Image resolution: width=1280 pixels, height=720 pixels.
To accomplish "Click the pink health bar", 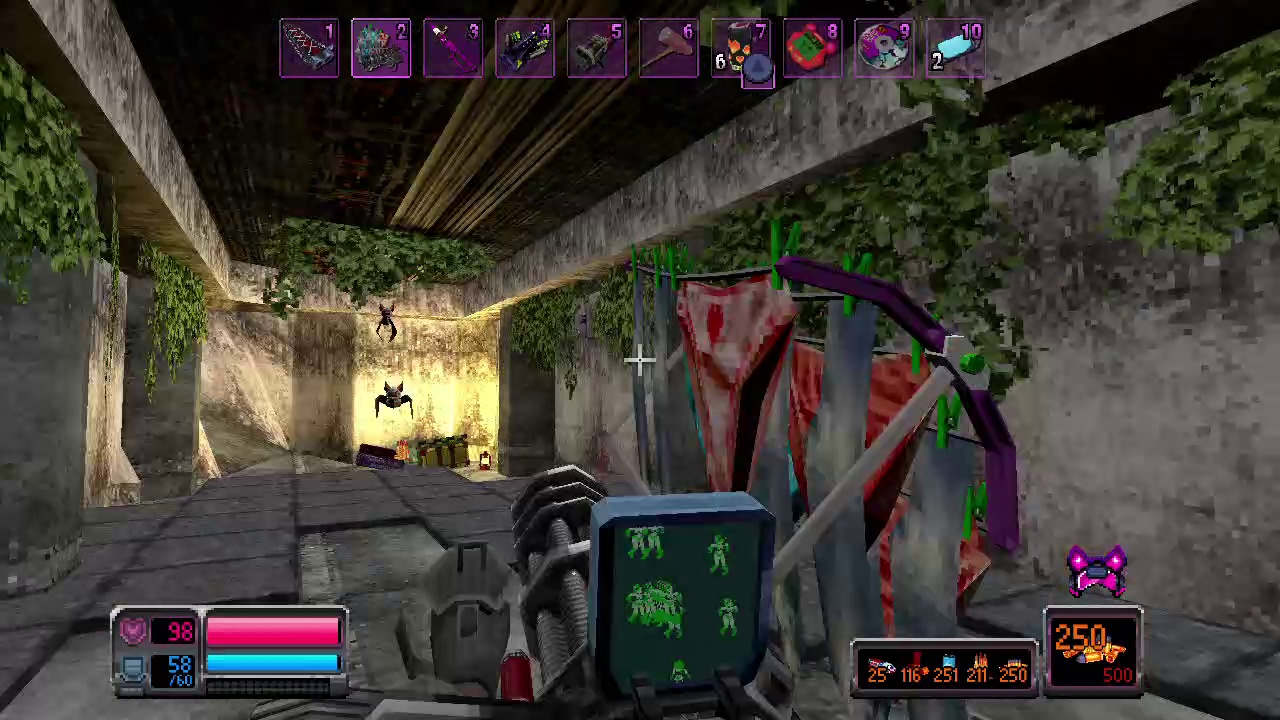I will click(x=272, y=630).
